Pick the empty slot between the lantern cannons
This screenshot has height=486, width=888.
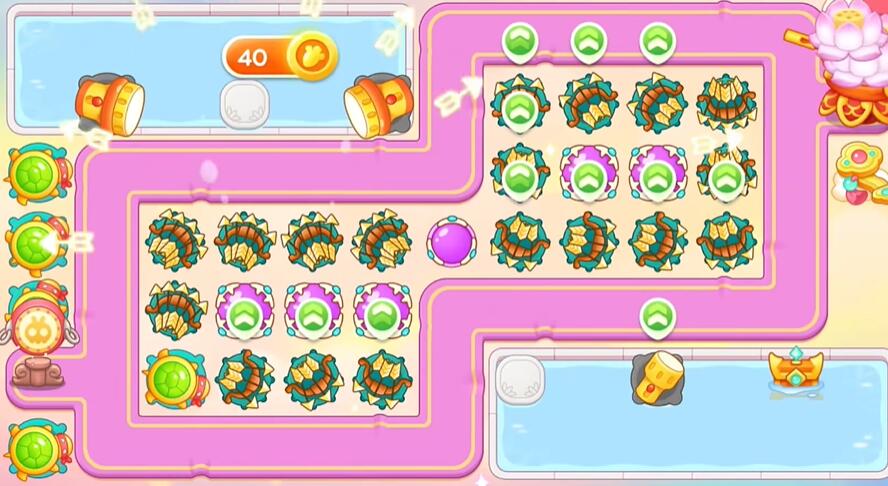[x=245, y=104]
